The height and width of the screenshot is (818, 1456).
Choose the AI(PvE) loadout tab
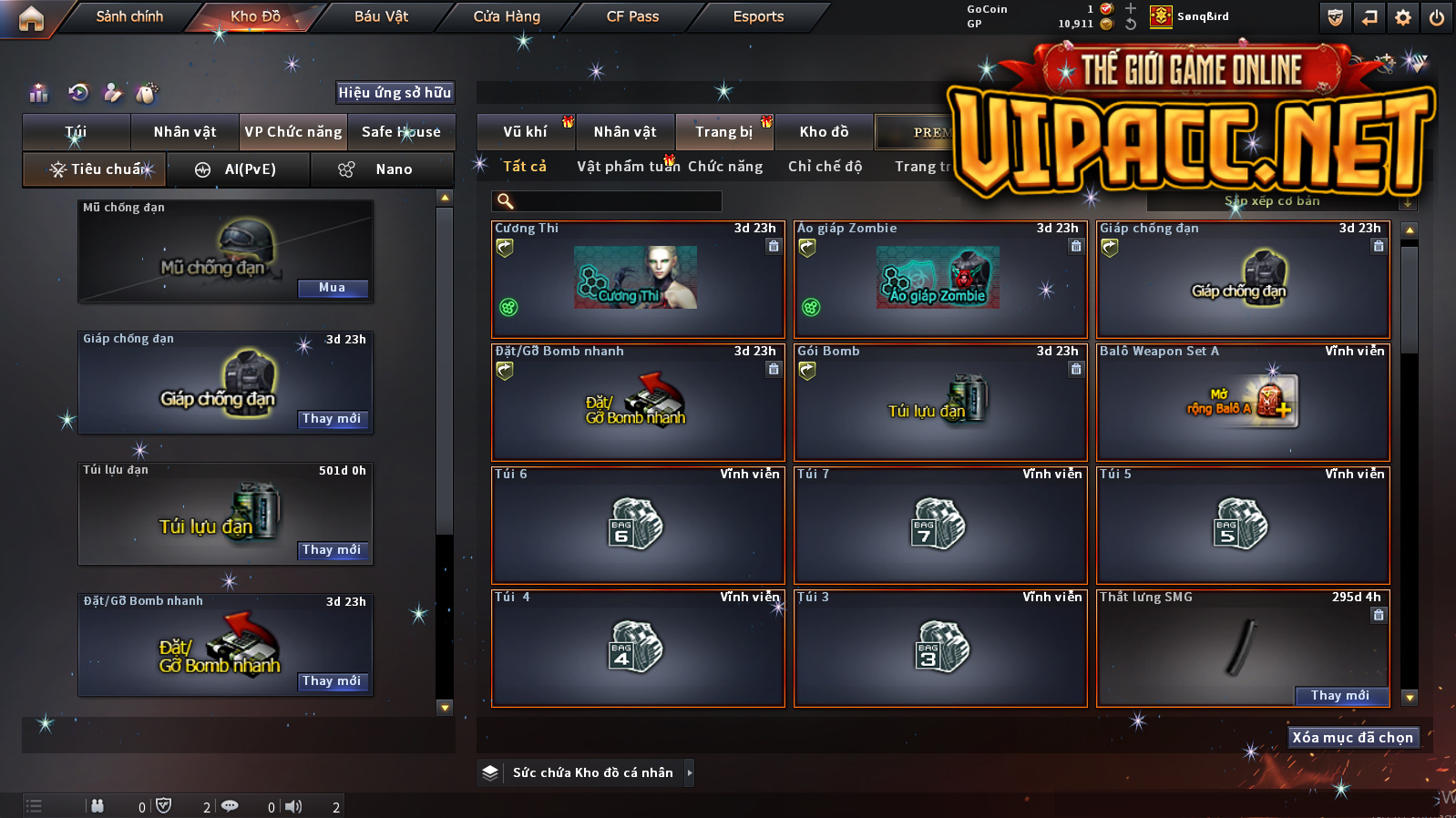(239, 169)
